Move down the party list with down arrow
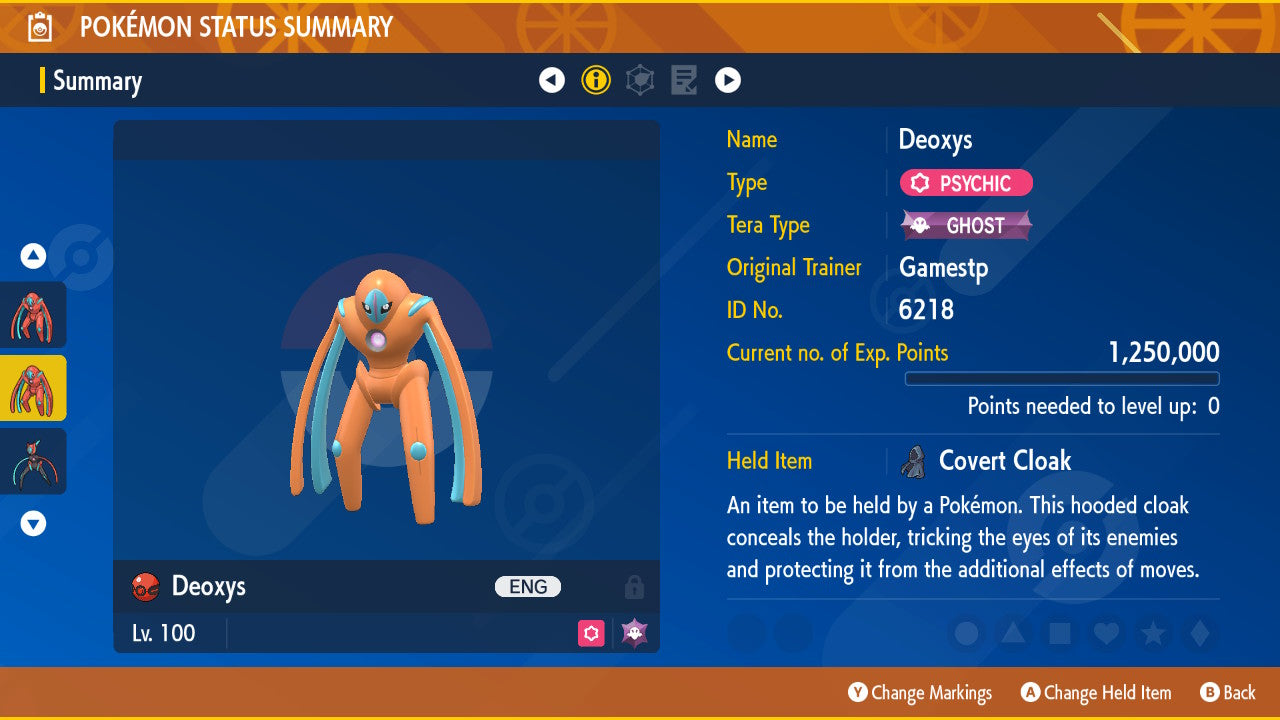The height and width of the screenshot is (720, 1280). [x=33, y=523]
